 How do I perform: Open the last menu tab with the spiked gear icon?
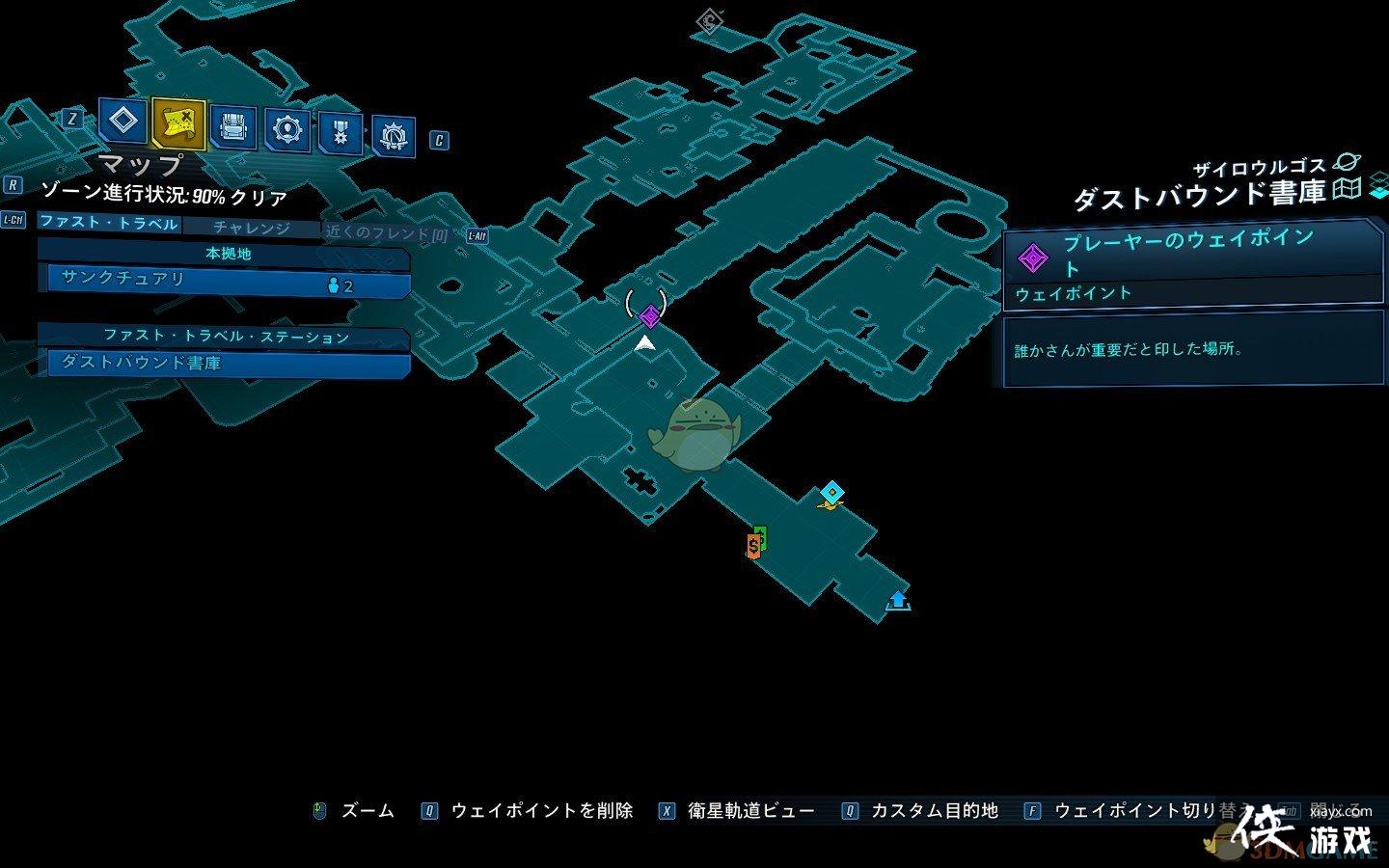(393, 137)
